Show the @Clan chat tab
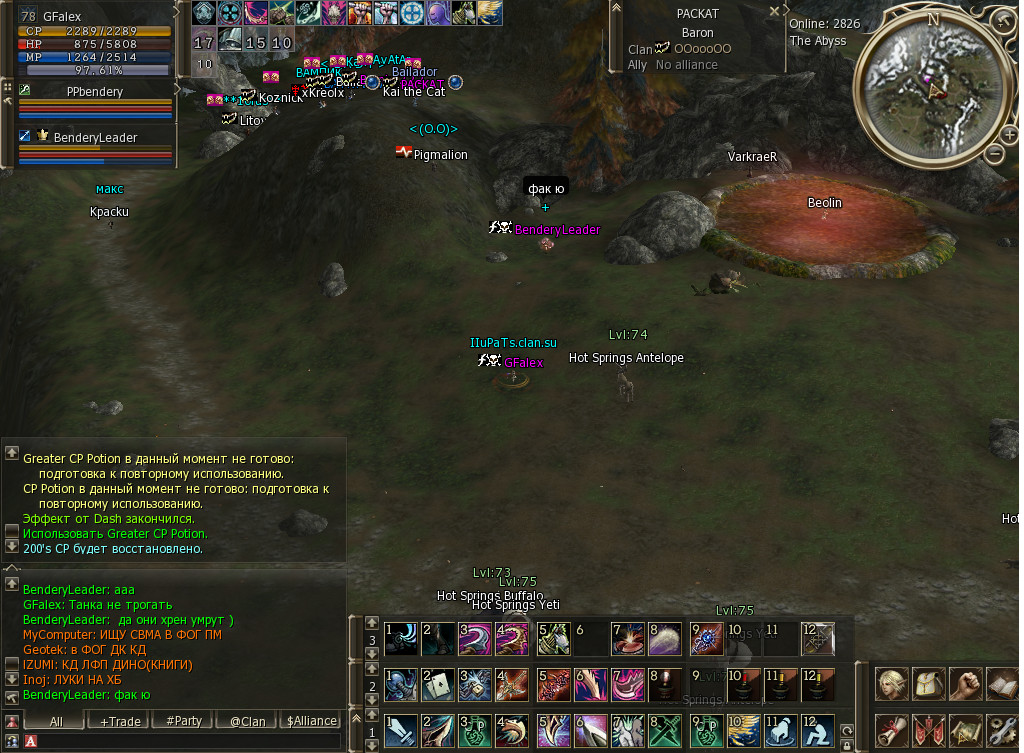This screenshot has height=753, width=1024. 247,721
